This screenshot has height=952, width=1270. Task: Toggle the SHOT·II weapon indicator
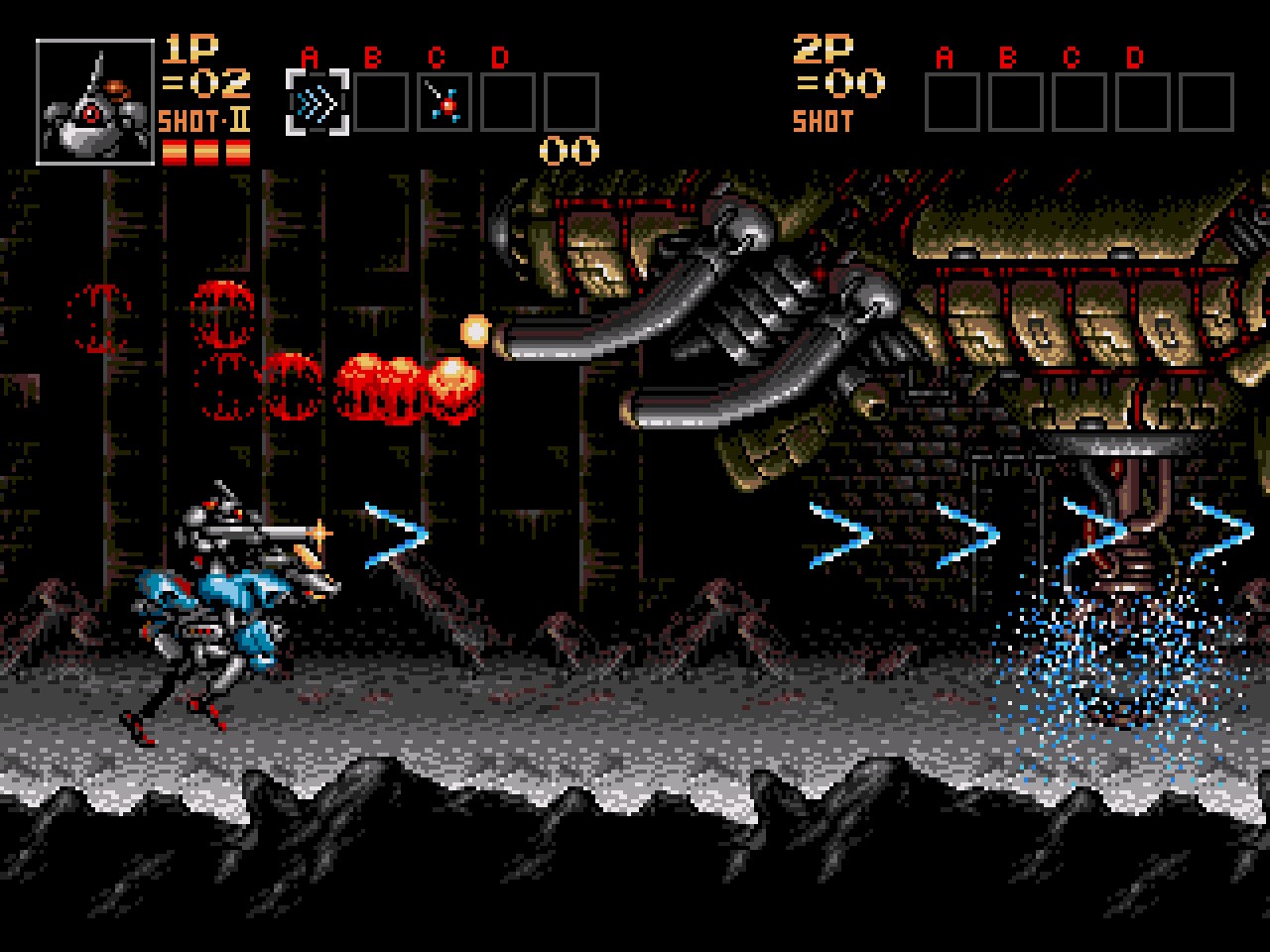click(x=205, y=119)
